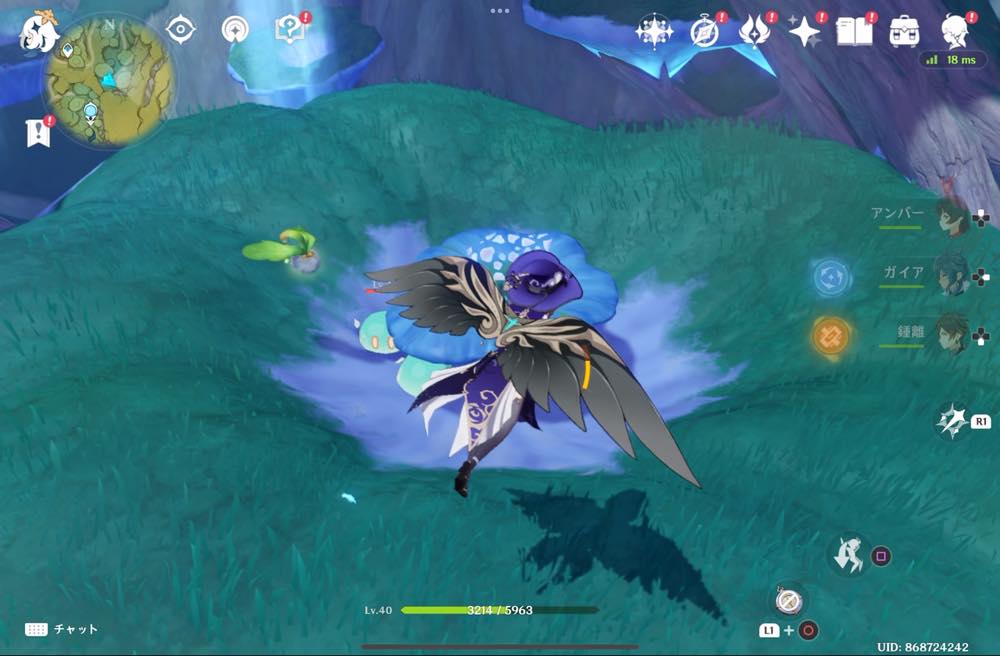The height and width of the screenshot is (656, 1000).
Task: Switch to party member ガイア
Action: (950, 273)
